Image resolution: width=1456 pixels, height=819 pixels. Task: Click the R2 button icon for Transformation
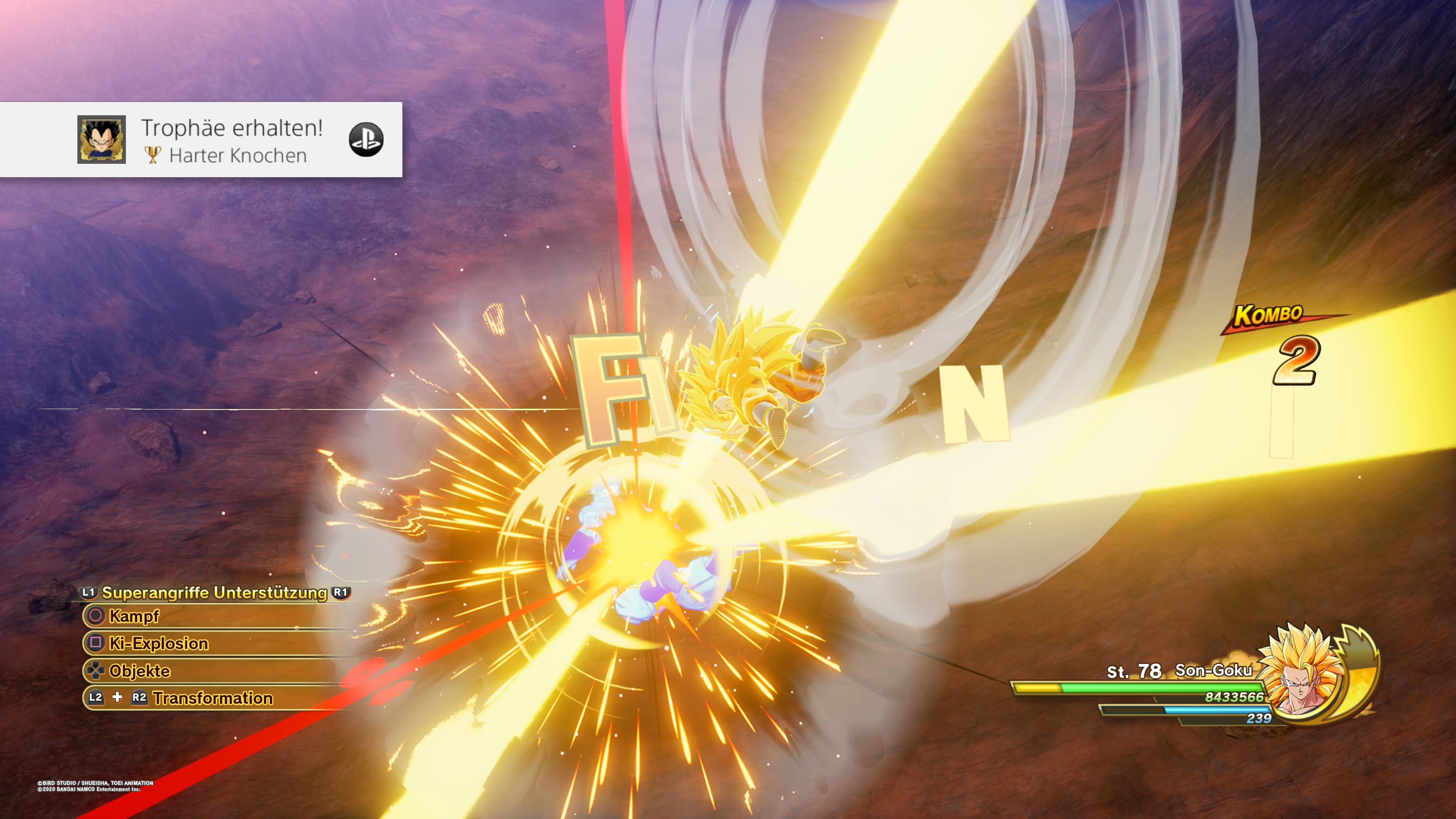tap(138, 698)
